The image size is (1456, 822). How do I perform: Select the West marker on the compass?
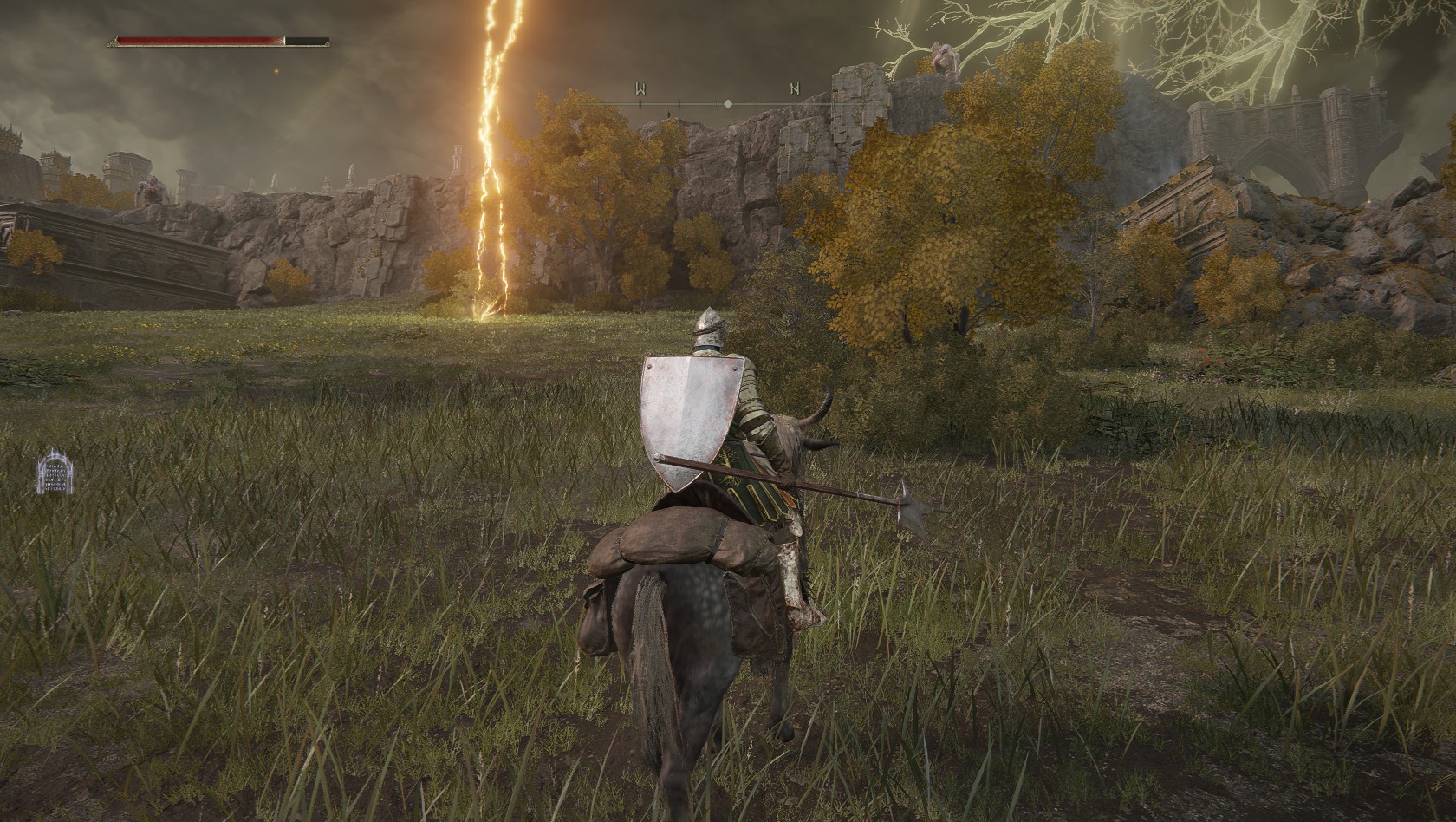coord(641,88)
